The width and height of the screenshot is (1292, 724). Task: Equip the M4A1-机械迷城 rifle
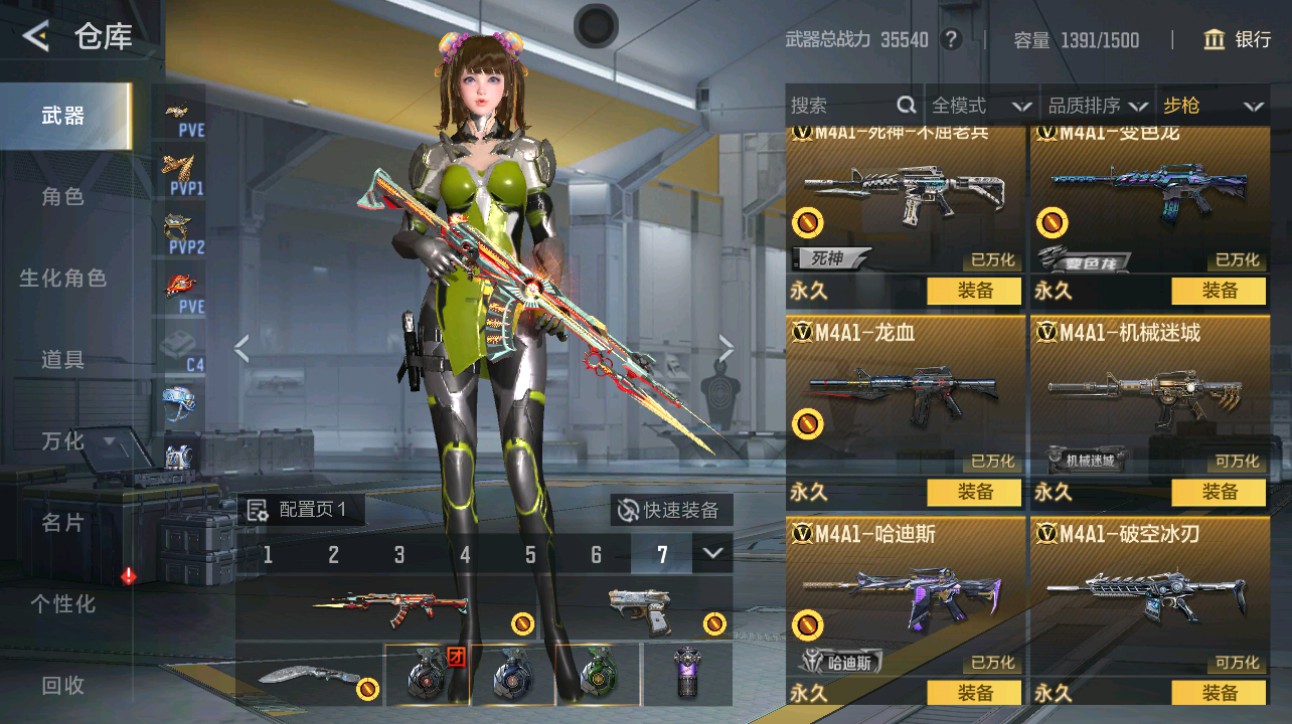[x=1218, y=492]
